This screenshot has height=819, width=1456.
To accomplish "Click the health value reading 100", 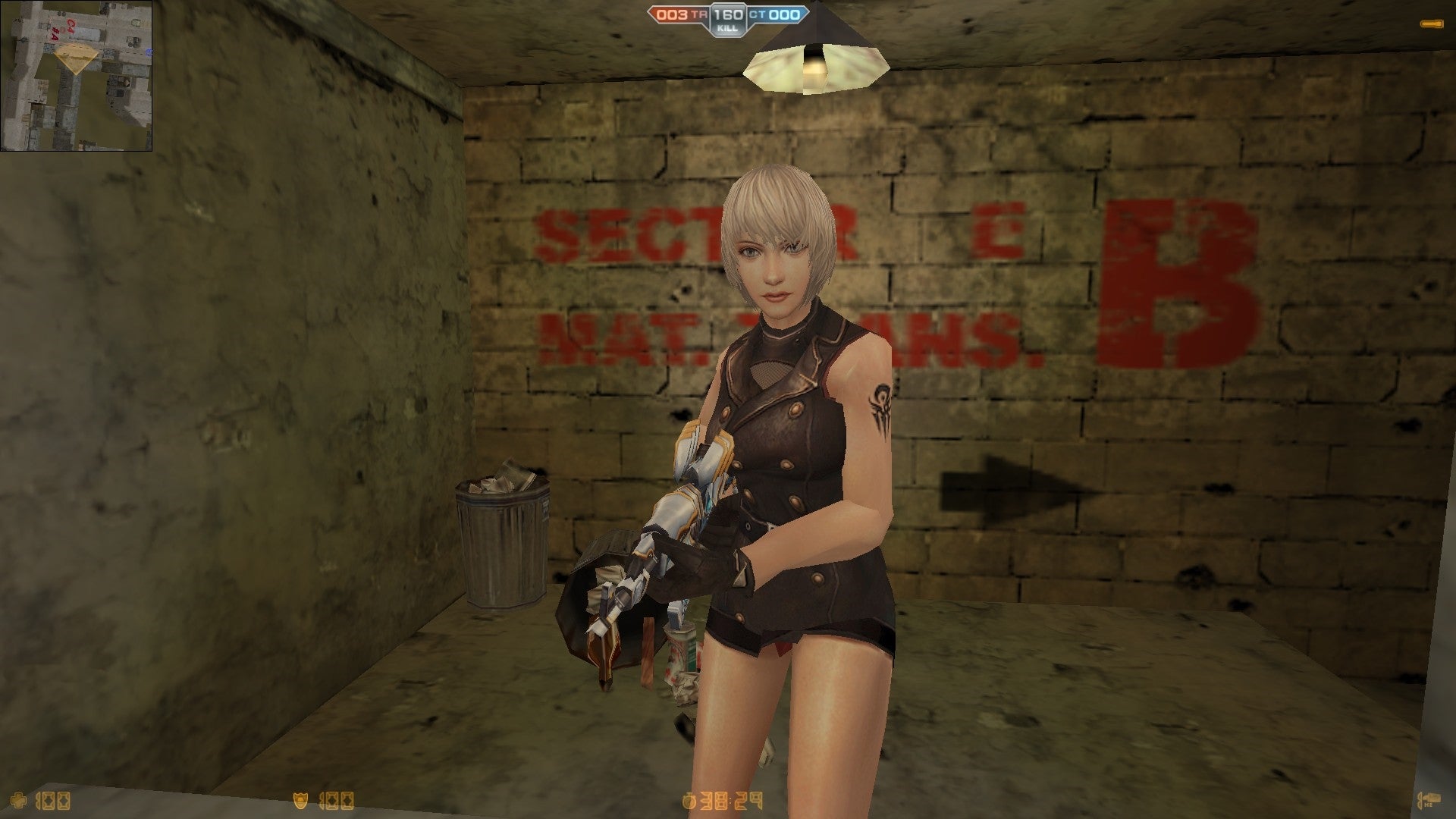I will 53,800.
